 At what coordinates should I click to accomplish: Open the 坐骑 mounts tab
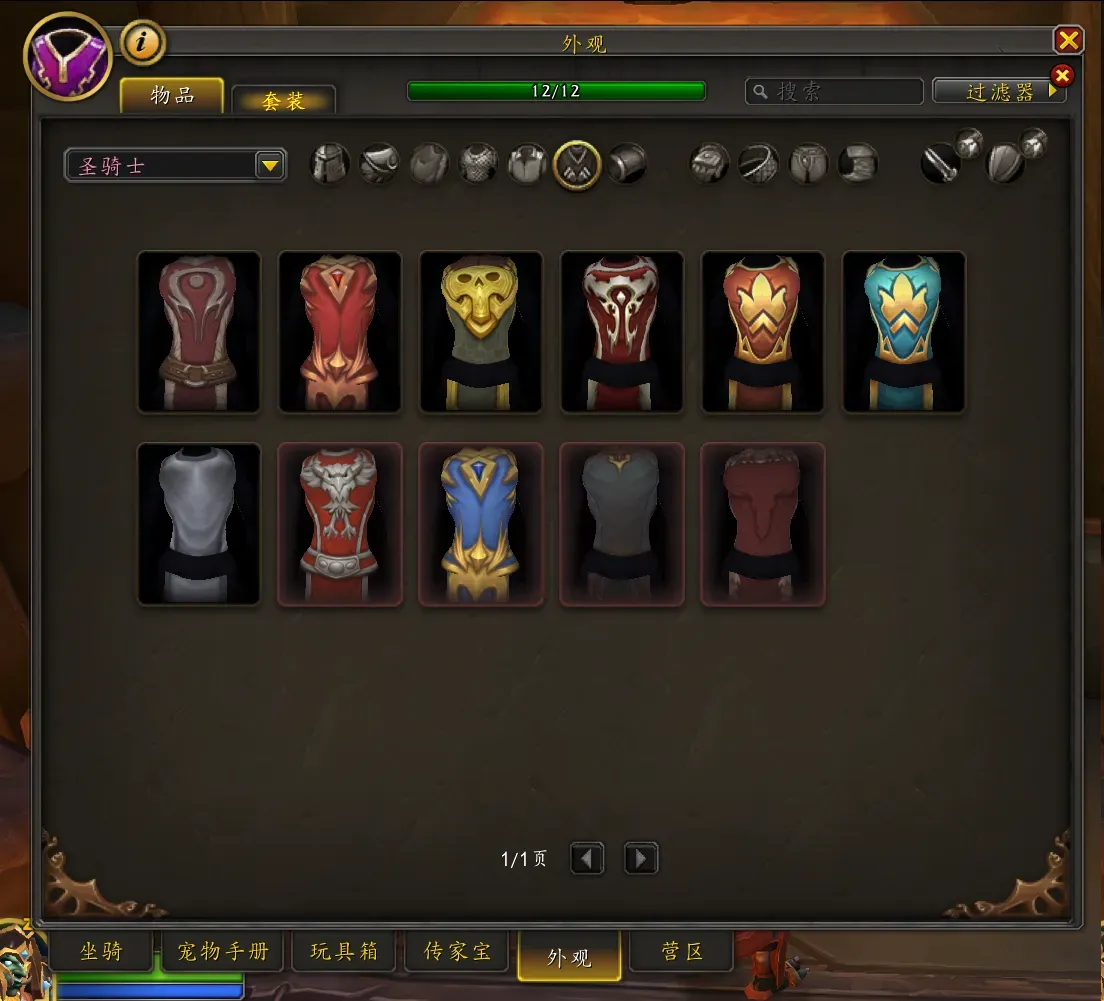[x=101, y=952]
